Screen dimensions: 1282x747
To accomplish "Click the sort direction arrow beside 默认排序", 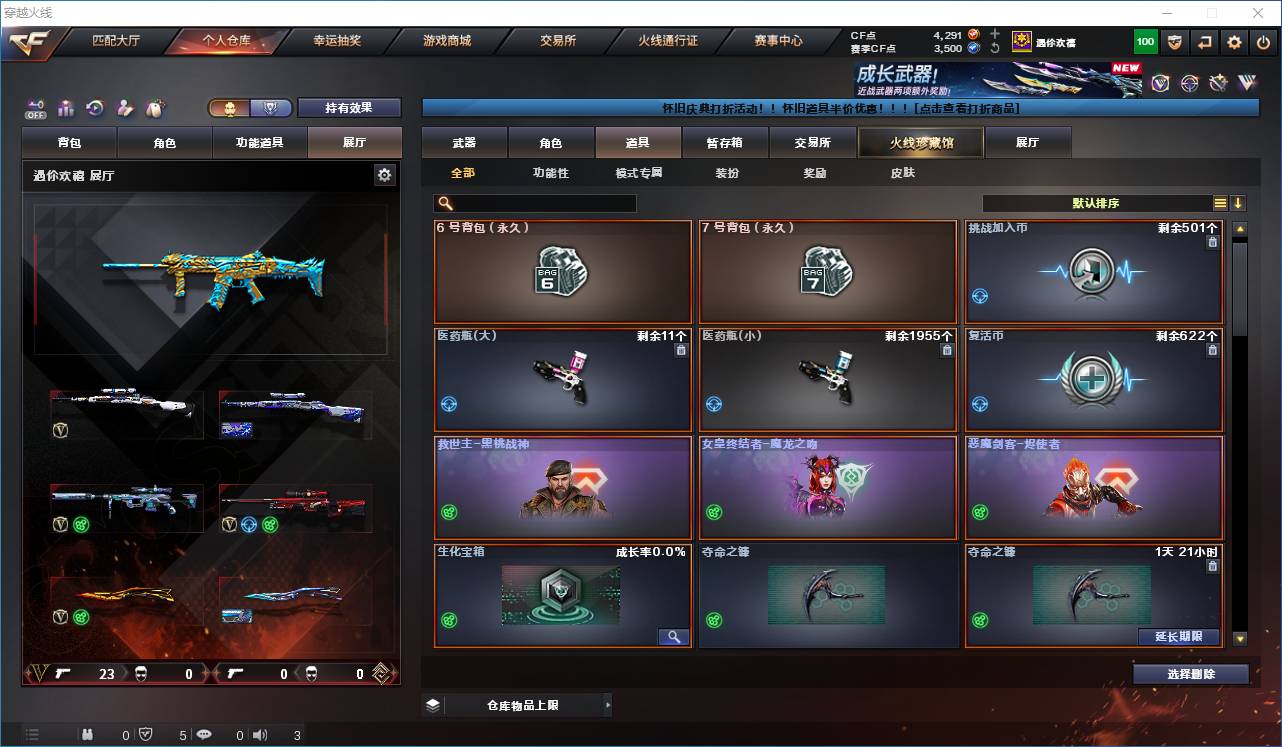I will pyautogui.click(x=1240, y=202).
